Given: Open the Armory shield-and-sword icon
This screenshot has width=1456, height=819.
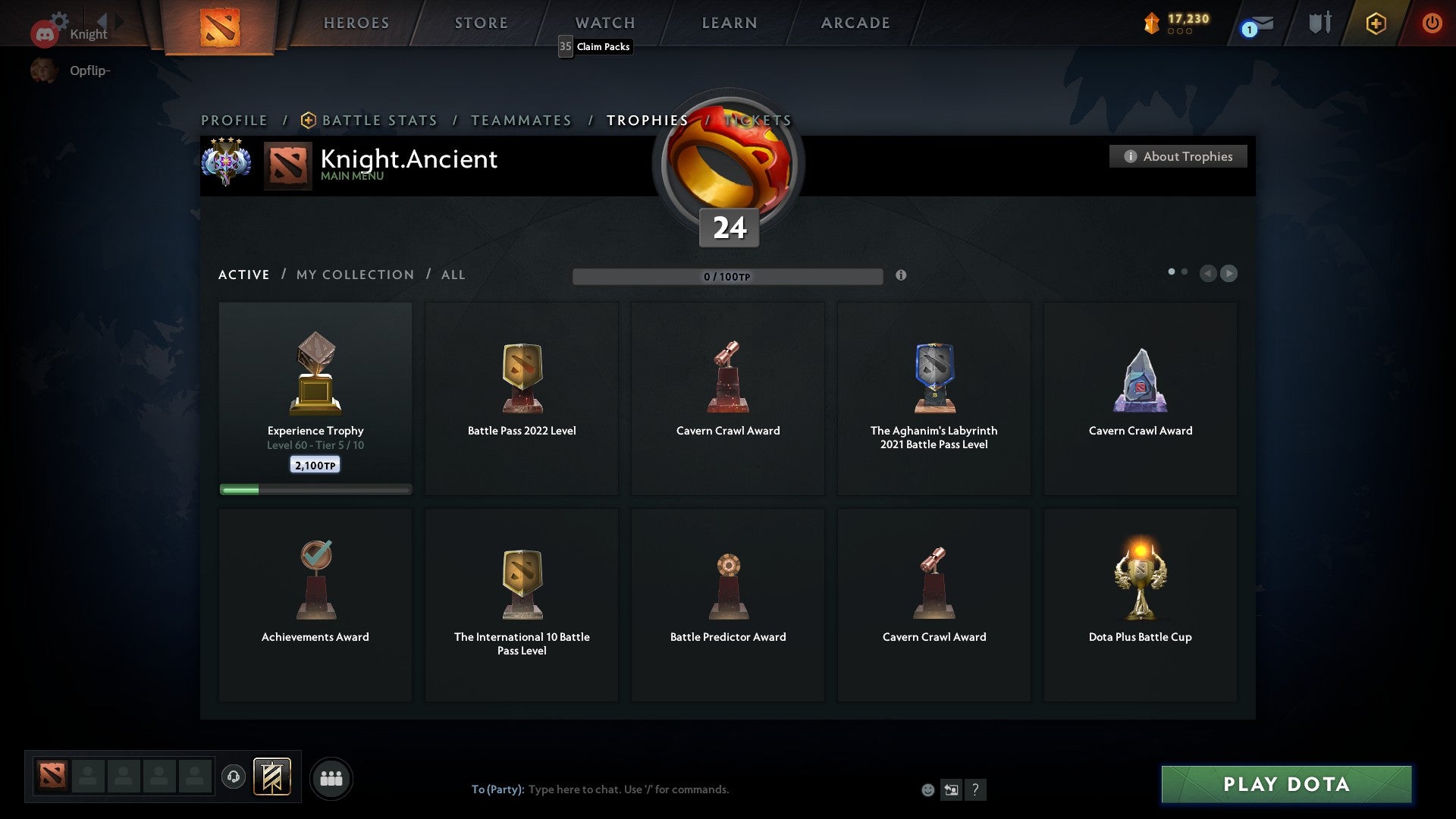Looking at the screenshot, I should pyautogui.click(x=1319, y=23).
